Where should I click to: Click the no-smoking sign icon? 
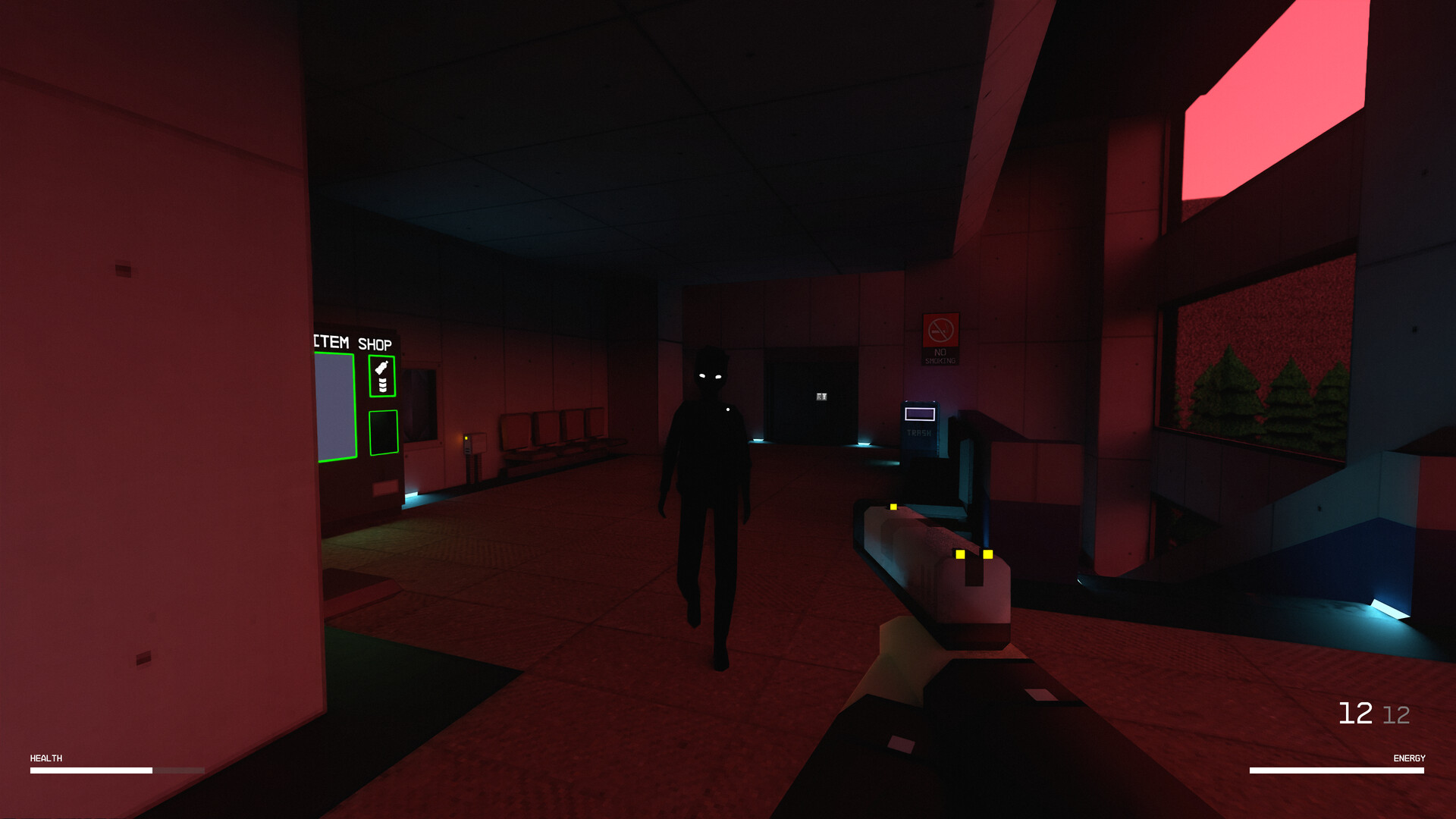[942, 330]
